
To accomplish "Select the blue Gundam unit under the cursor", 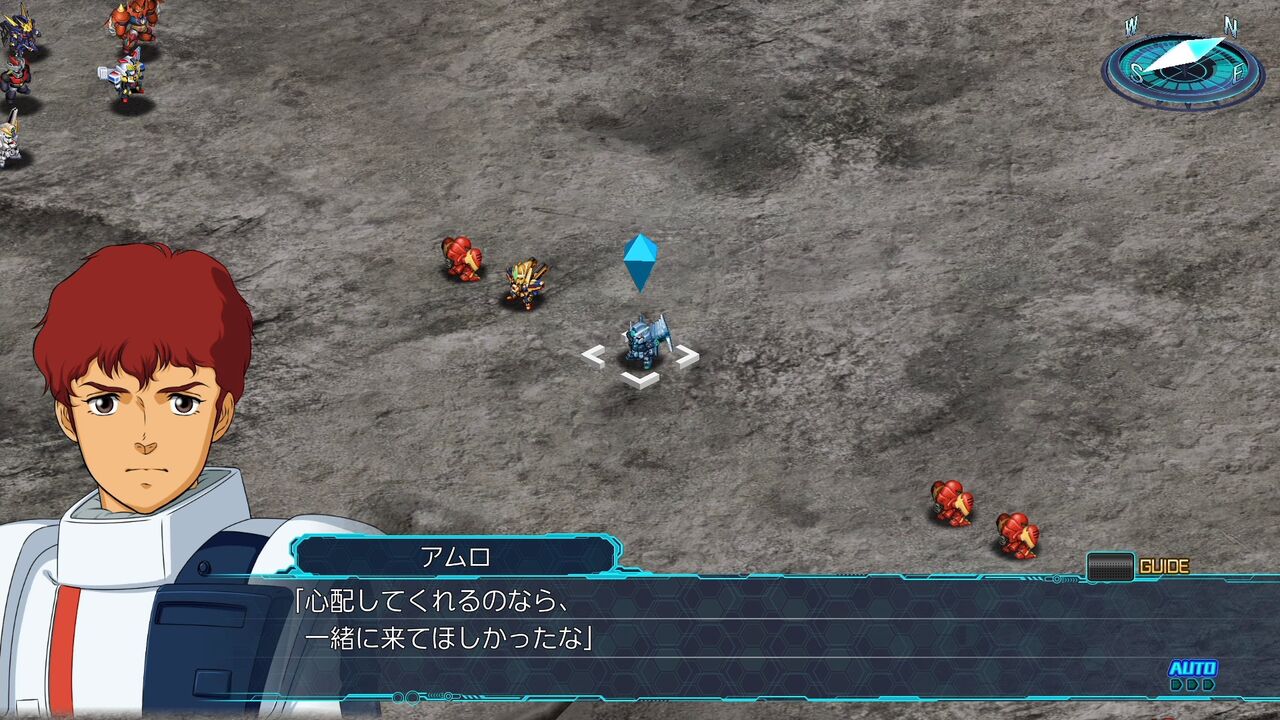I will coord(645,340).
